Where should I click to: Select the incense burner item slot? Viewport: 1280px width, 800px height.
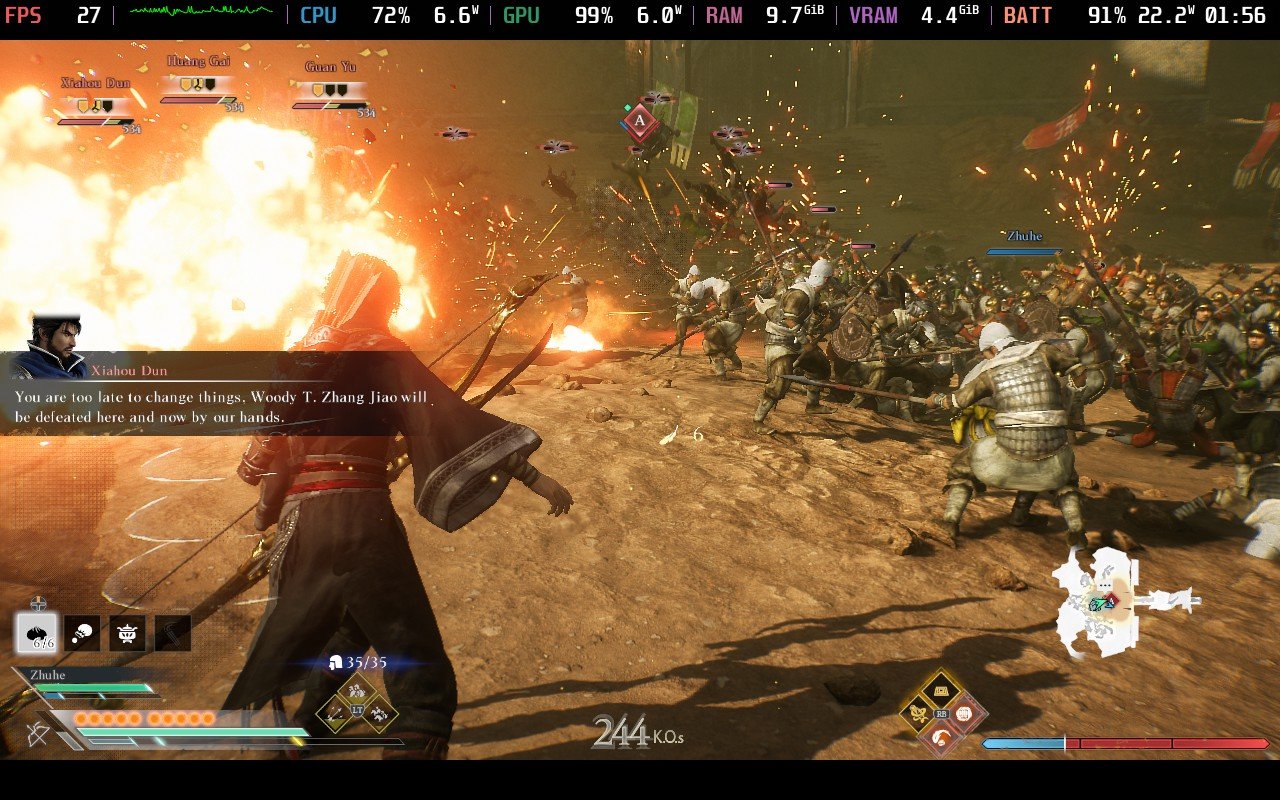[125, 633]
